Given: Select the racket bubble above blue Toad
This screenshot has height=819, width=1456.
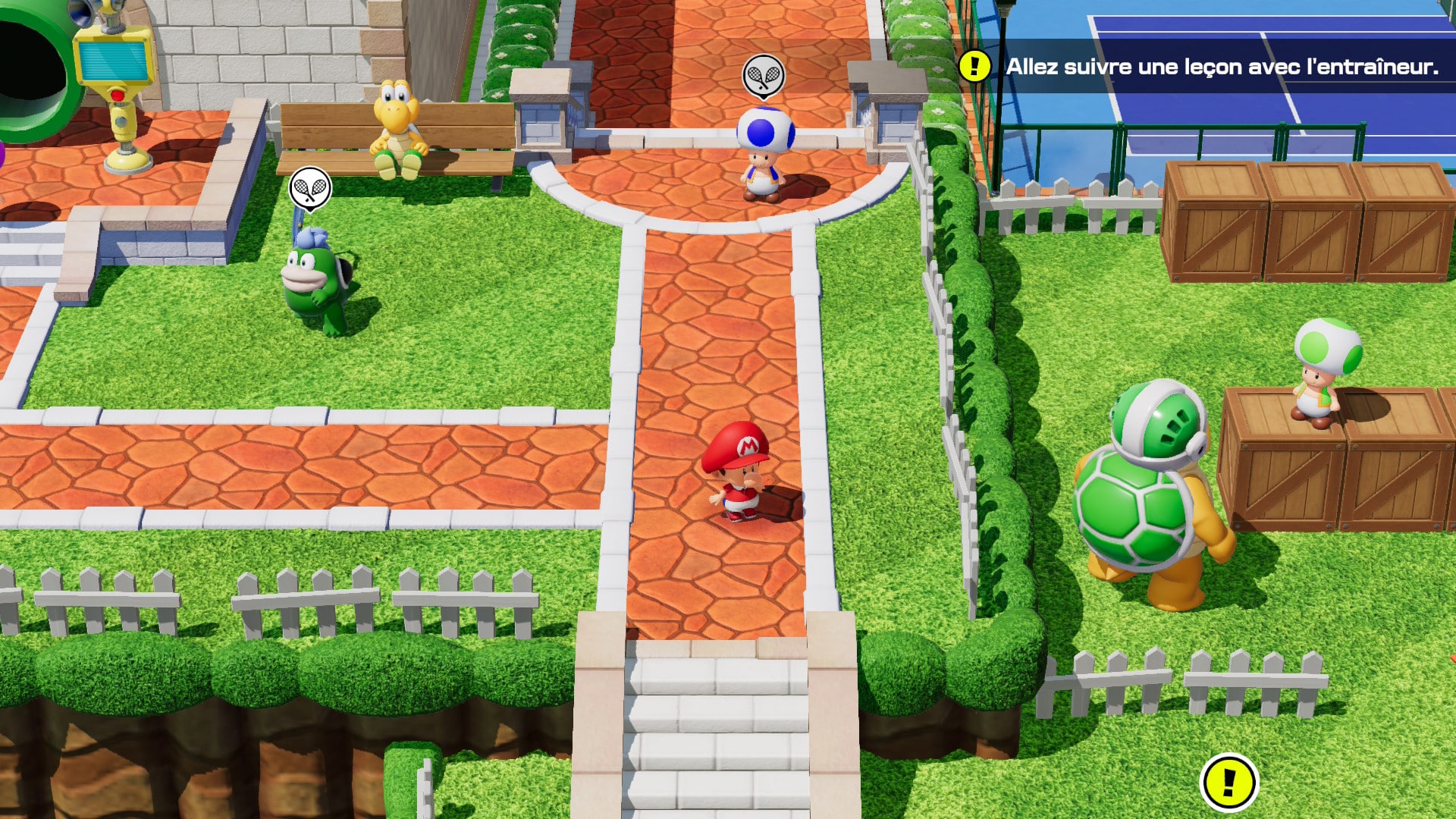Looking at the screenshot, I should [x=763, y=76].
